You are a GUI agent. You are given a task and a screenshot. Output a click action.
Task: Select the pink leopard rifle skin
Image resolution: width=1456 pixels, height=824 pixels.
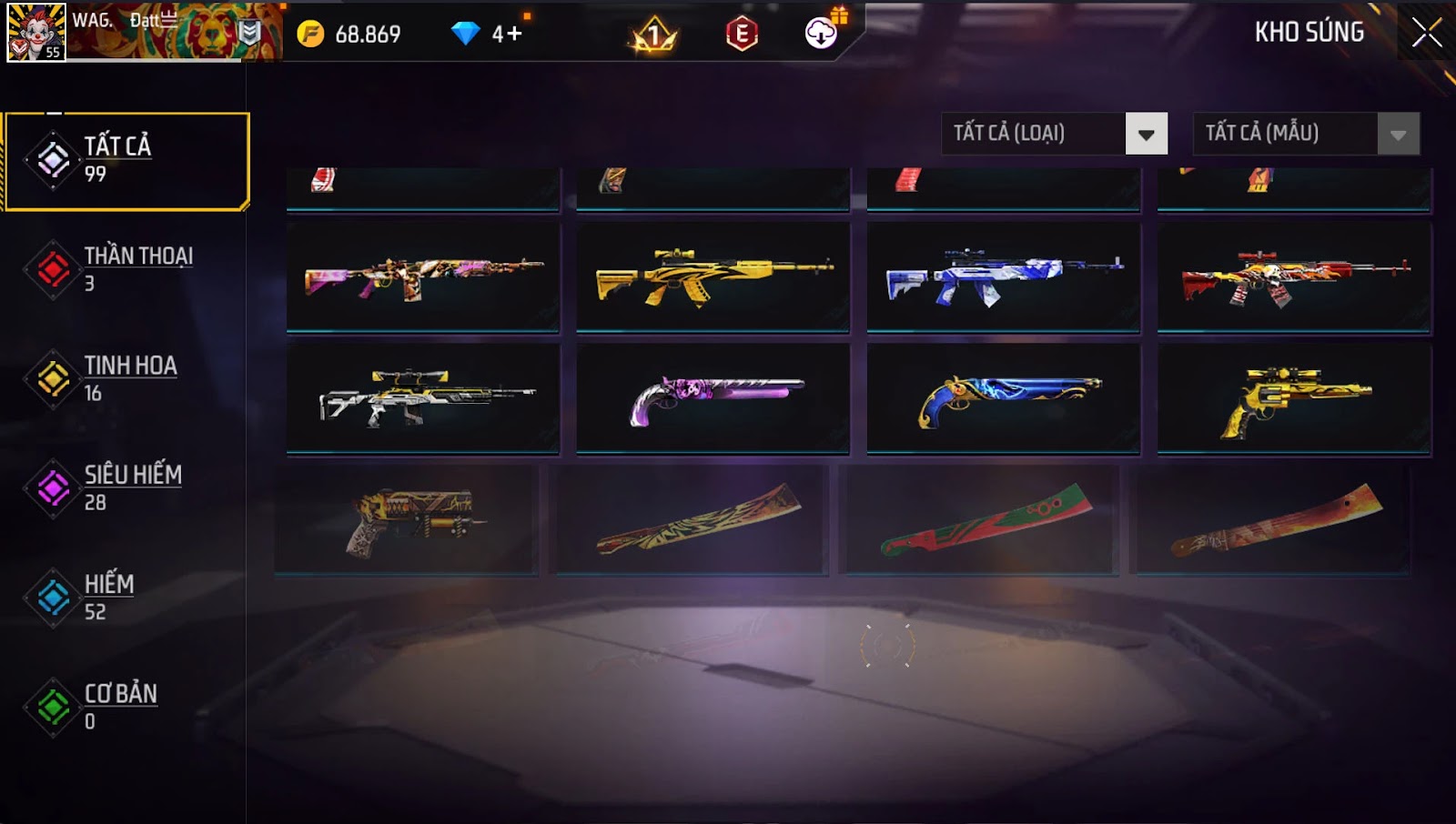pos(423,276)
